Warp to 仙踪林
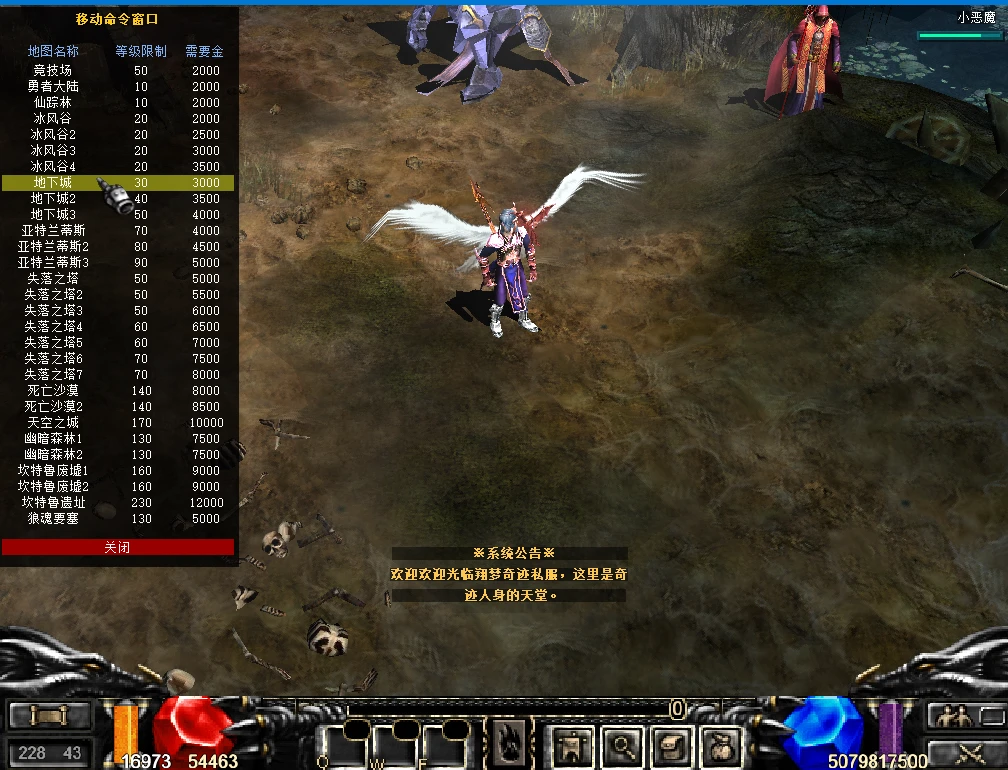This screenshot has width=1008, height=770. click(53, 103)
